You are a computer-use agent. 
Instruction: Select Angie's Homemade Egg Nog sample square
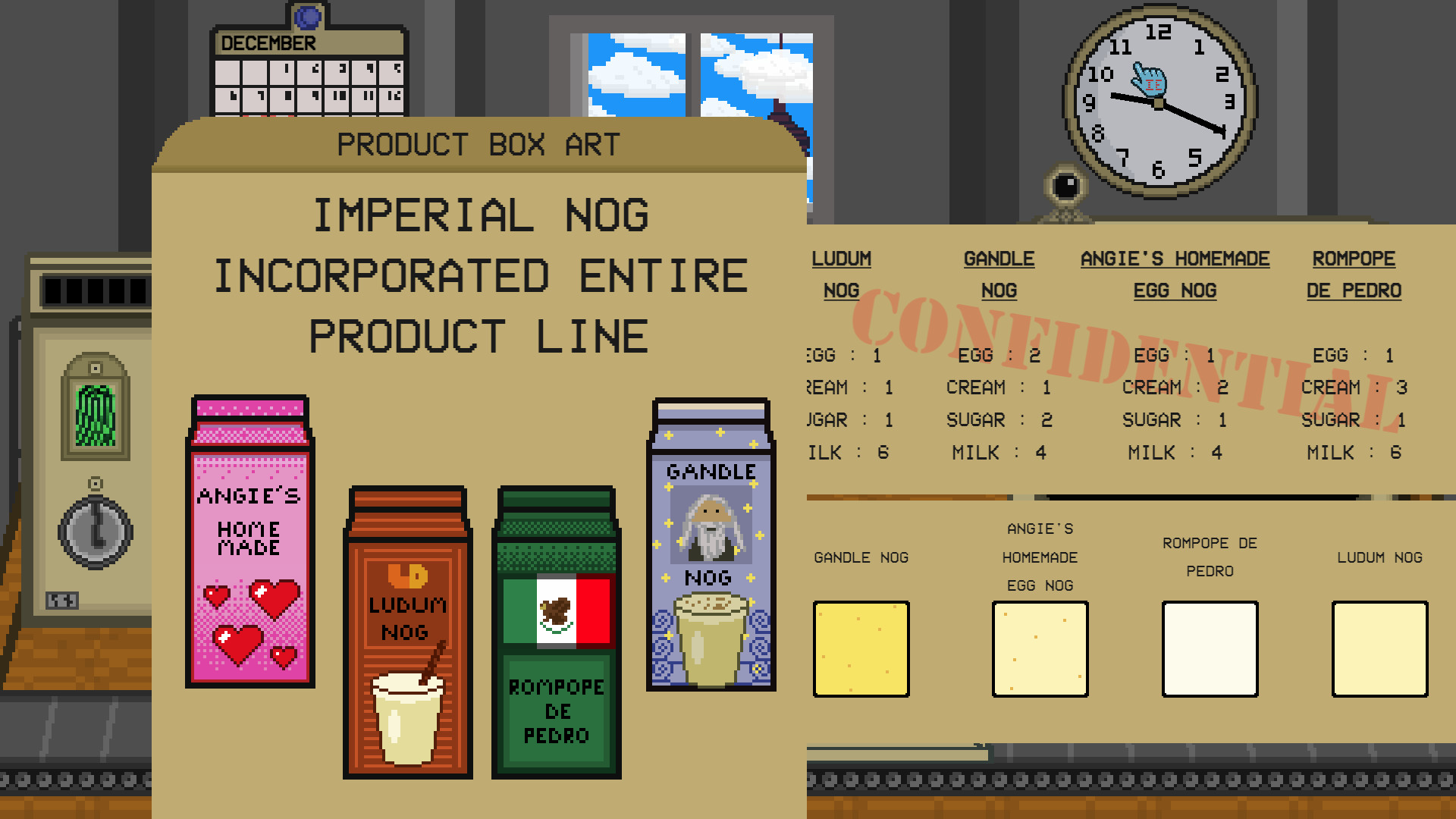click(x=1040, y=650)
